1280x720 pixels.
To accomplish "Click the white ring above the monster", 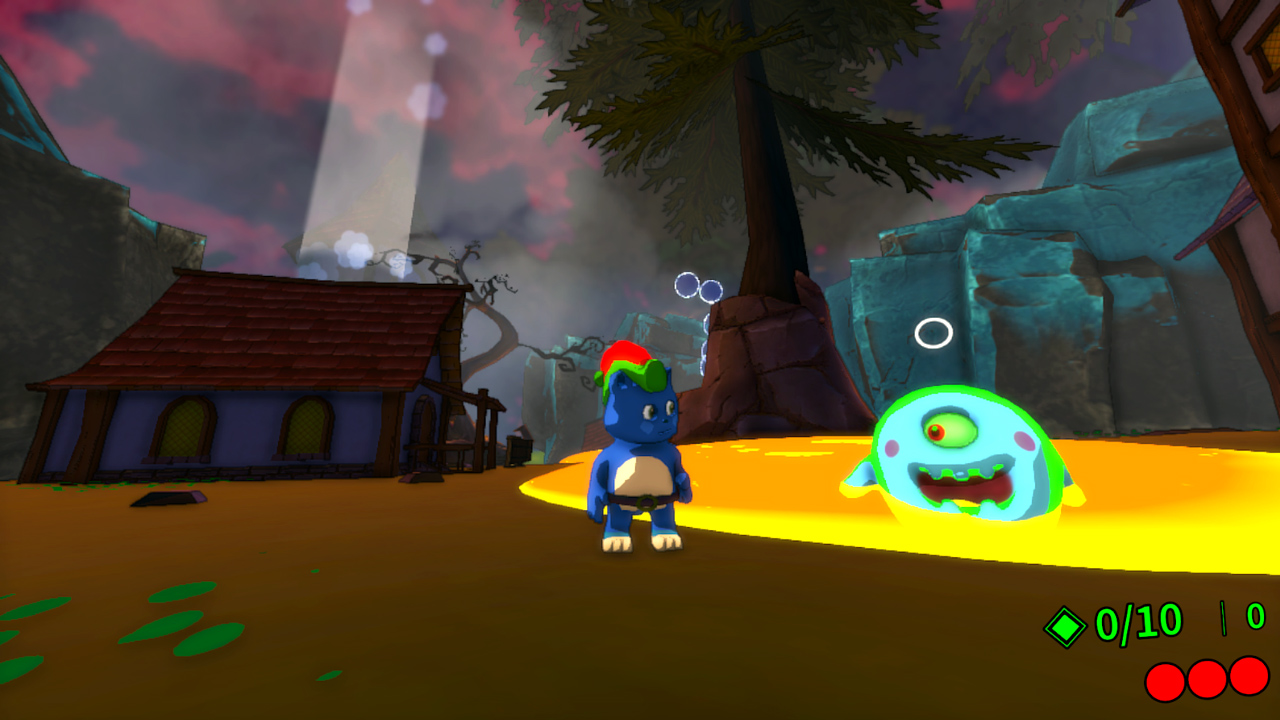I will pos(936,330).
